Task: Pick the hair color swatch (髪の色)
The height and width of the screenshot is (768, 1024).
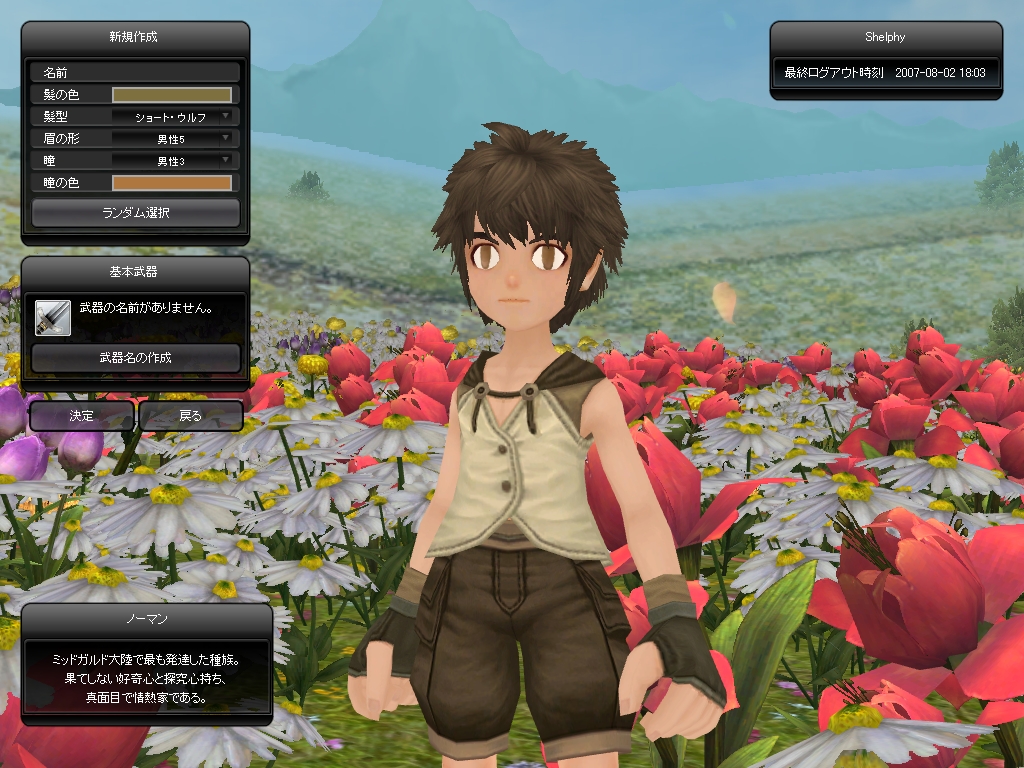Action: tap(172, 95)
